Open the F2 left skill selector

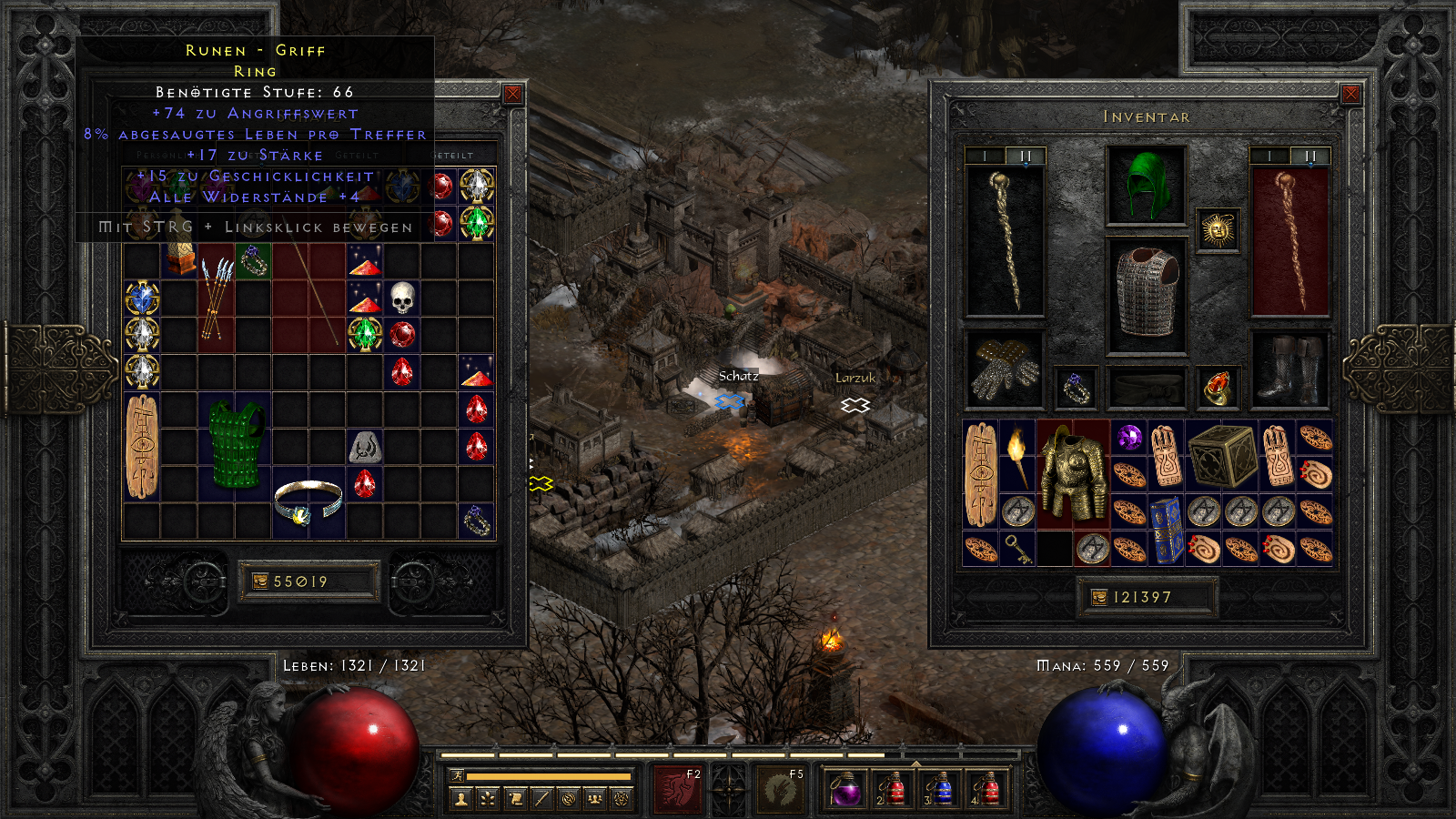677,788
